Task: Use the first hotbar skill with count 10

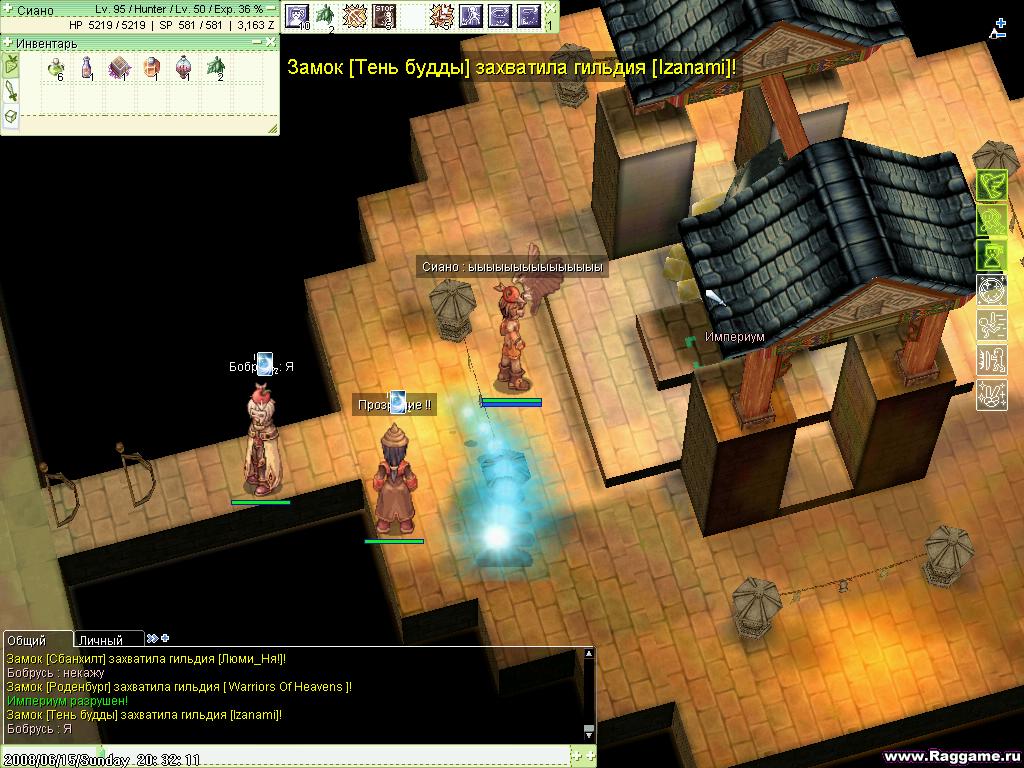Action: pyautogui.click(x=297, y=15)
